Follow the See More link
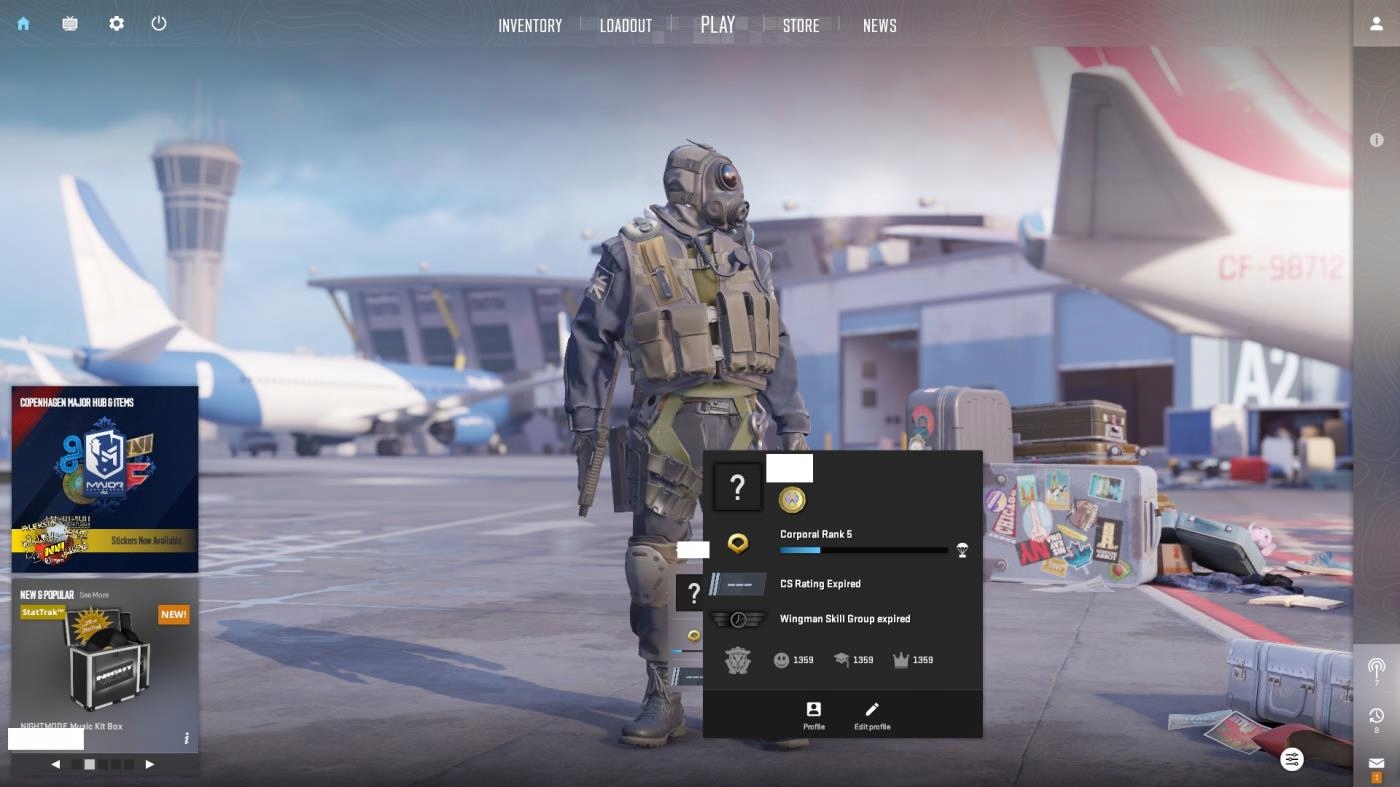The width and height of the screenshot is (1400, 787). click(x=94, y=595)
